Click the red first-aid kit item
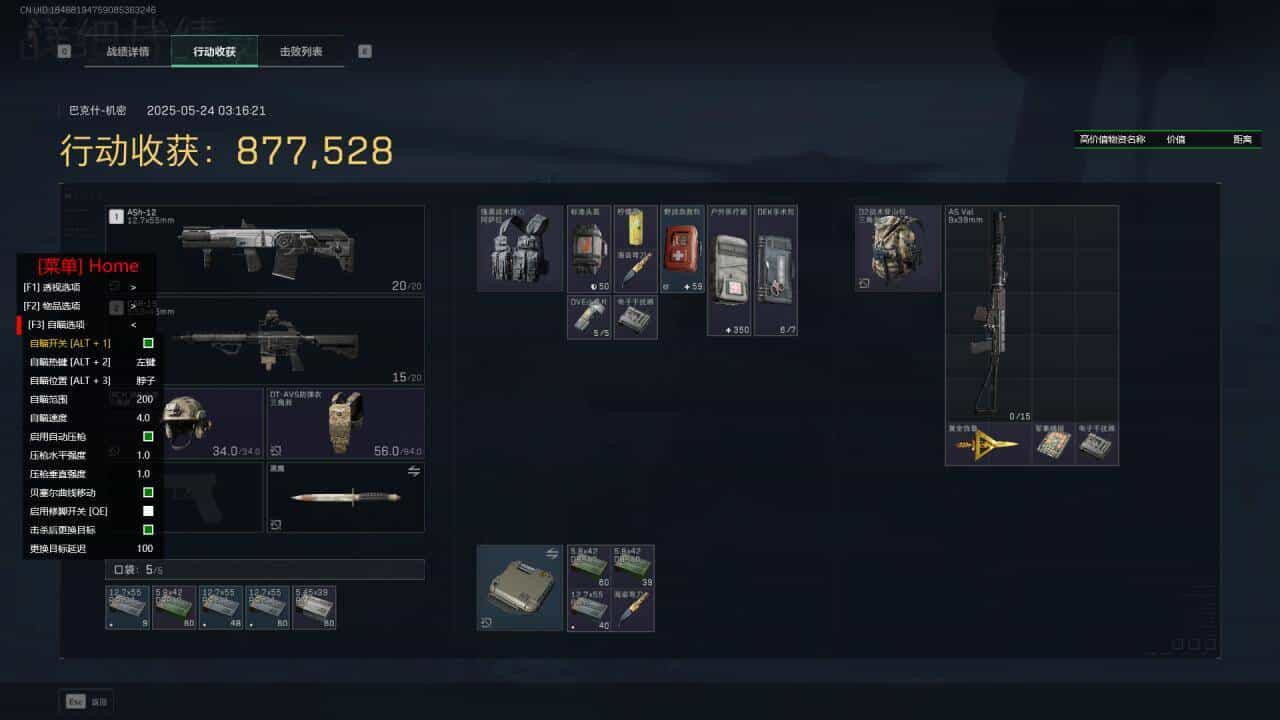The image size is (1280, 720). click(x=683, y=249)
